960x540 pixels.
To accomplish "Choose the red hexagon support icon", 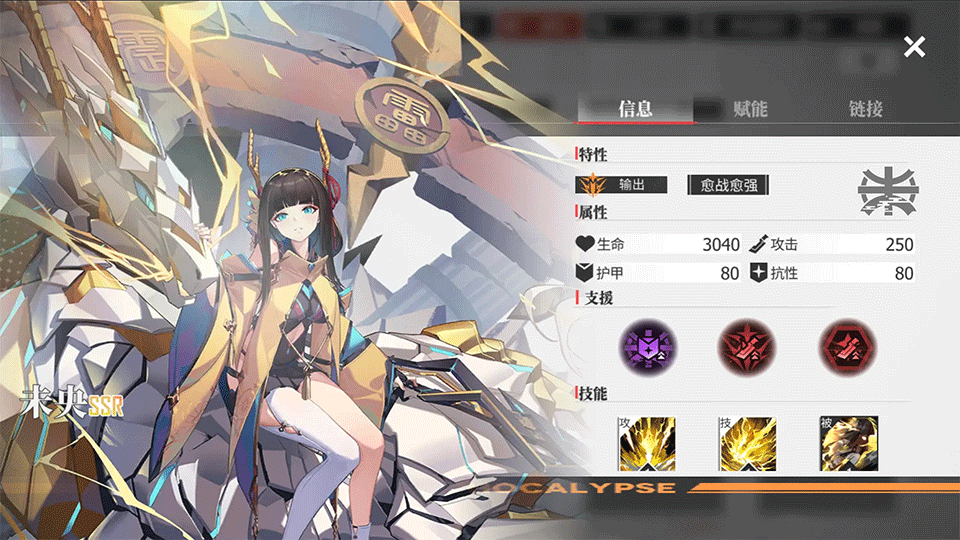I will pyautogui.click(x=846, y=346).
